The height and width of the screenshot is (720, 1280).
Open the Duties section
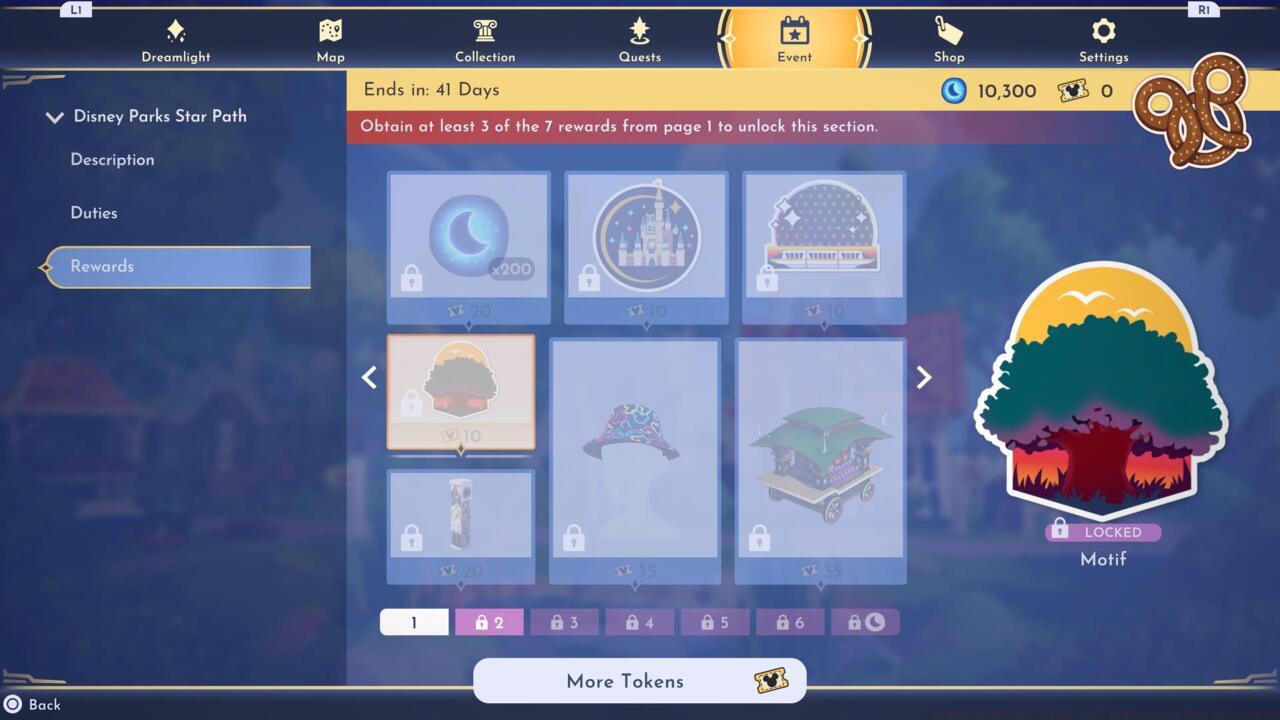click(x=94, y=212)
